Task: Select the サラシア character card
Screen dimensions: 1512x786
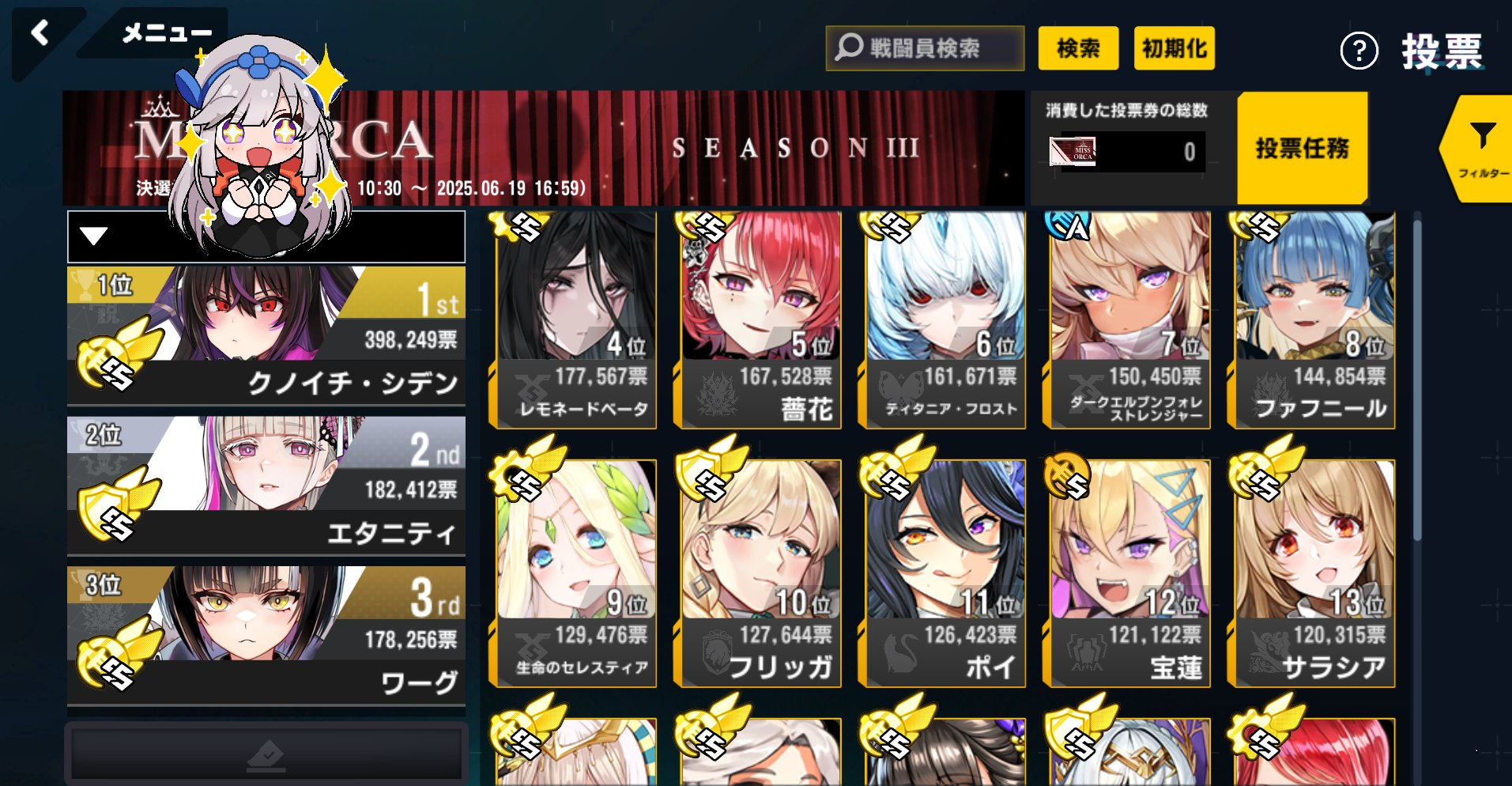Action: 1314,573
